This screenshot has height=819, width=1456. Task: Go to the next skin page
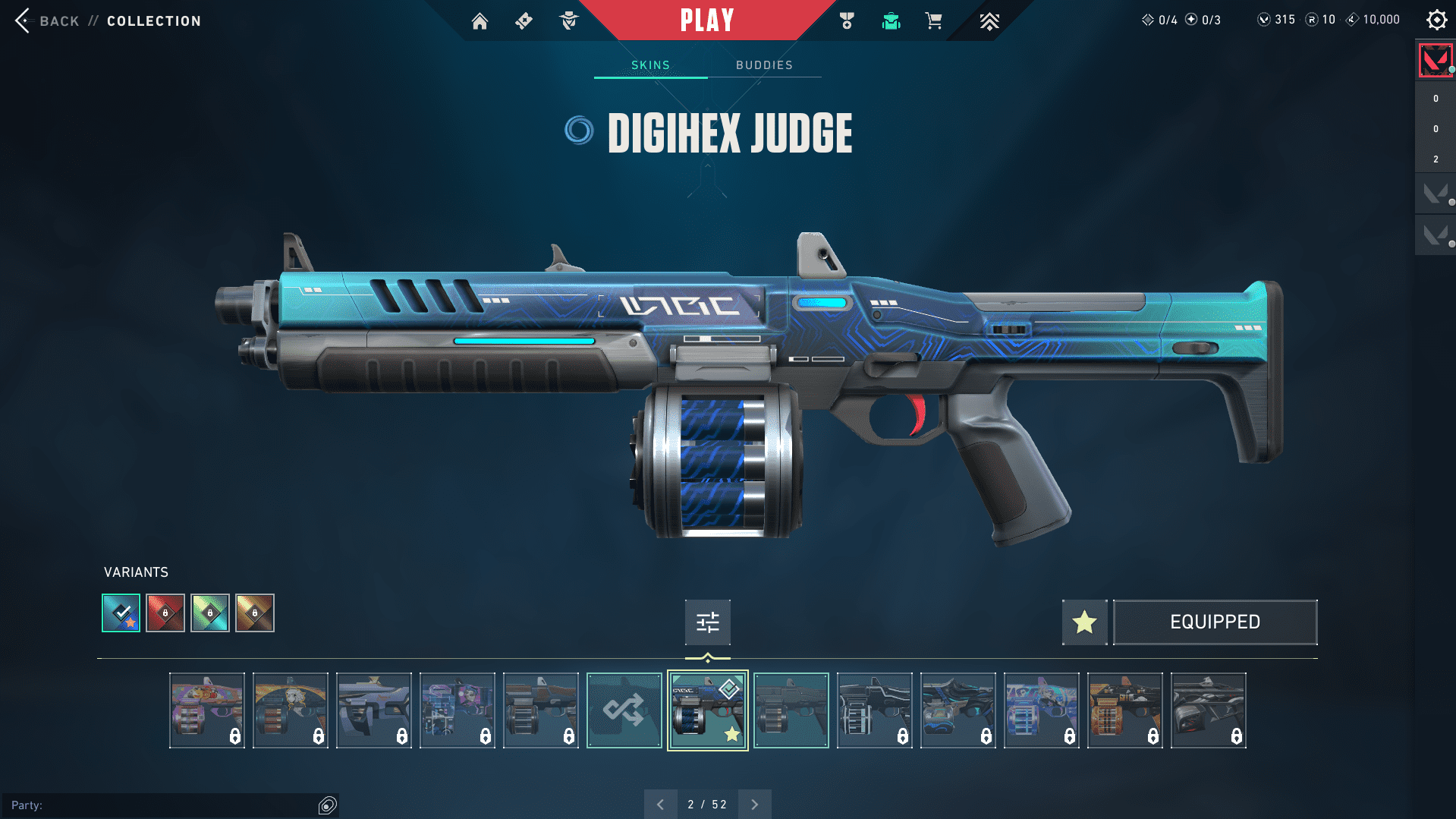click(x=754, y=805)
